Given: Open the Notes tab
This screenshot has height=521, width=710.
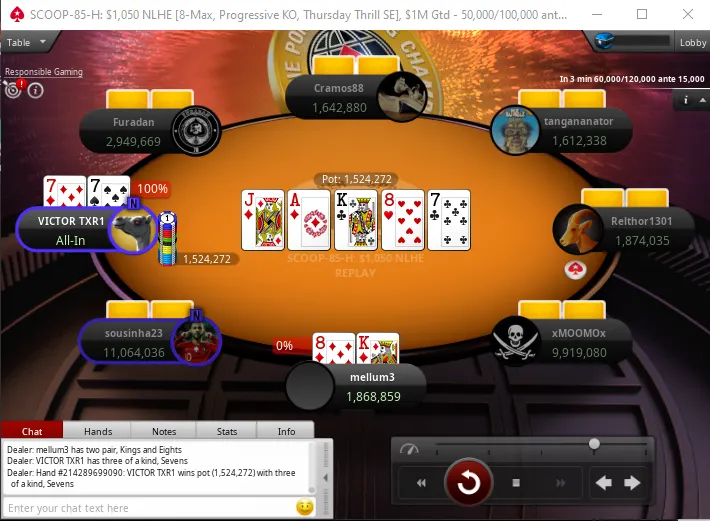Looking at the screenshot, I should pos(163,431).
